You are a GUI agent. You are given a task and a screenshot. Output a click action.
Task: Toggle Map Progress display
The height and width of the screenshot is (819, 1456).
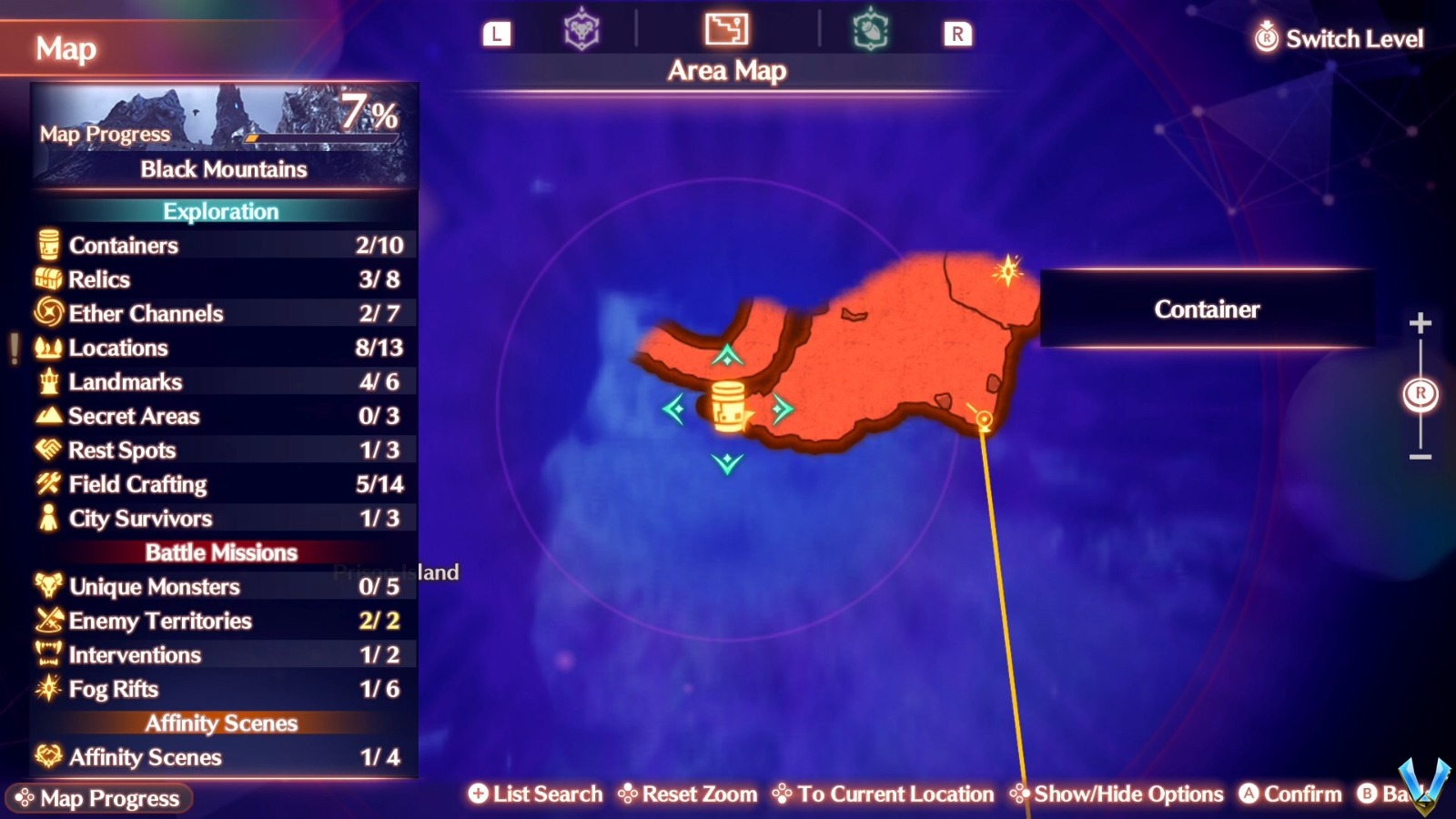[x=100, y=799]
